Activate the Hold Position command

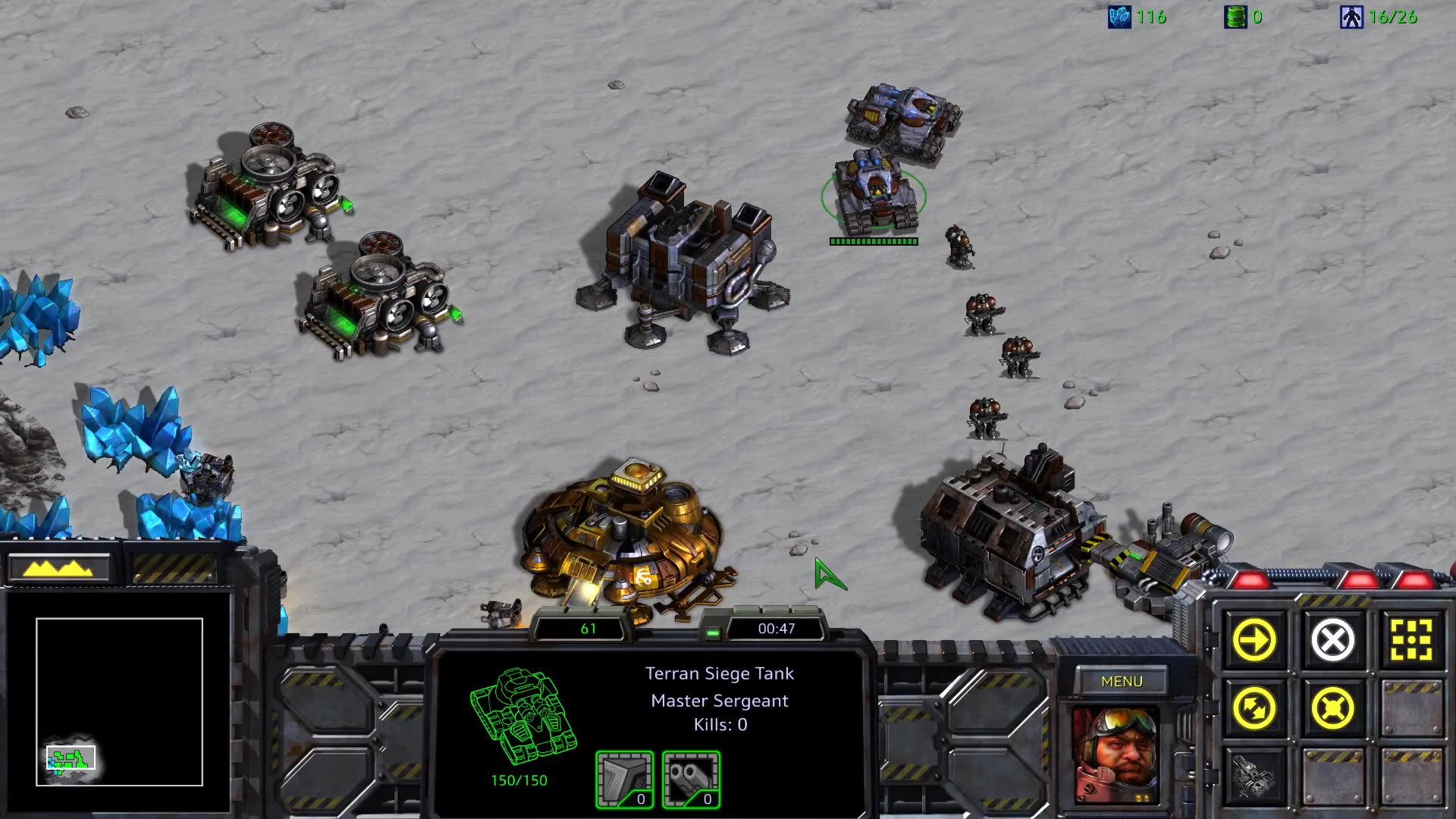pyautogui.click(x=1332, y=709)
